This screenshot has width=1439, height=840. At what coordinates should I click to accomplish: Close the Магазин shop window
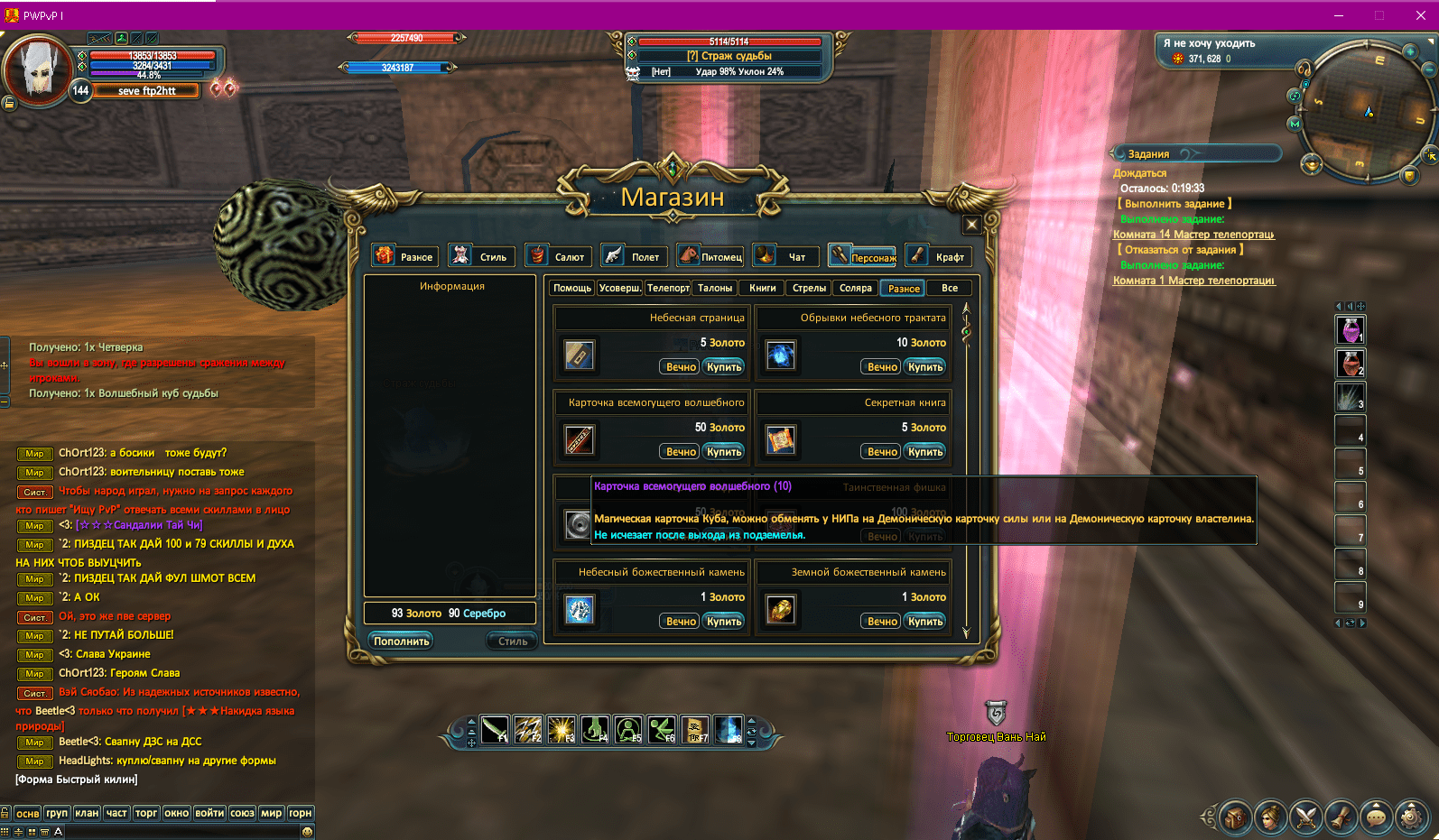click(971, 225)
